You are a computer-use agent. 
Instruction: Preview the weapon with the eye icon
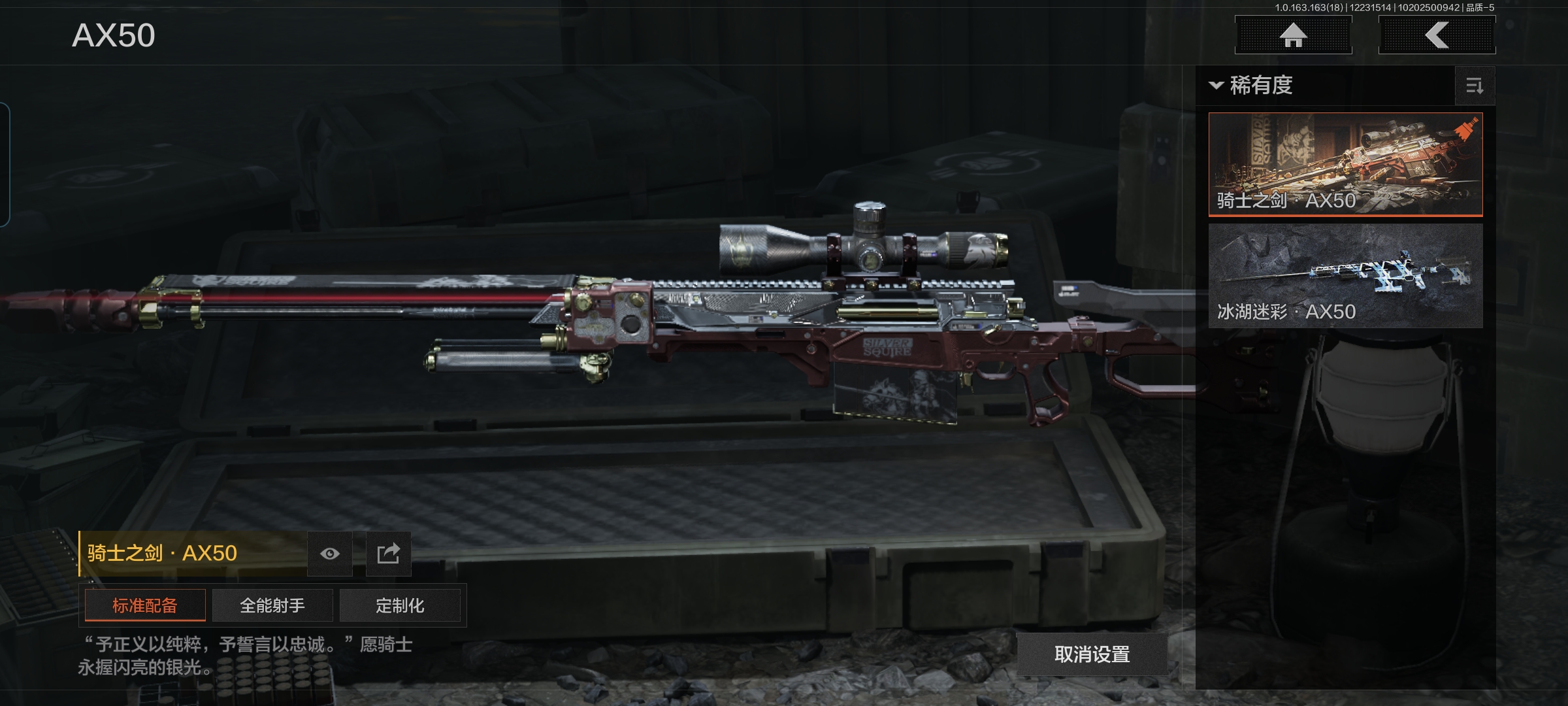[x=330, y=554]
